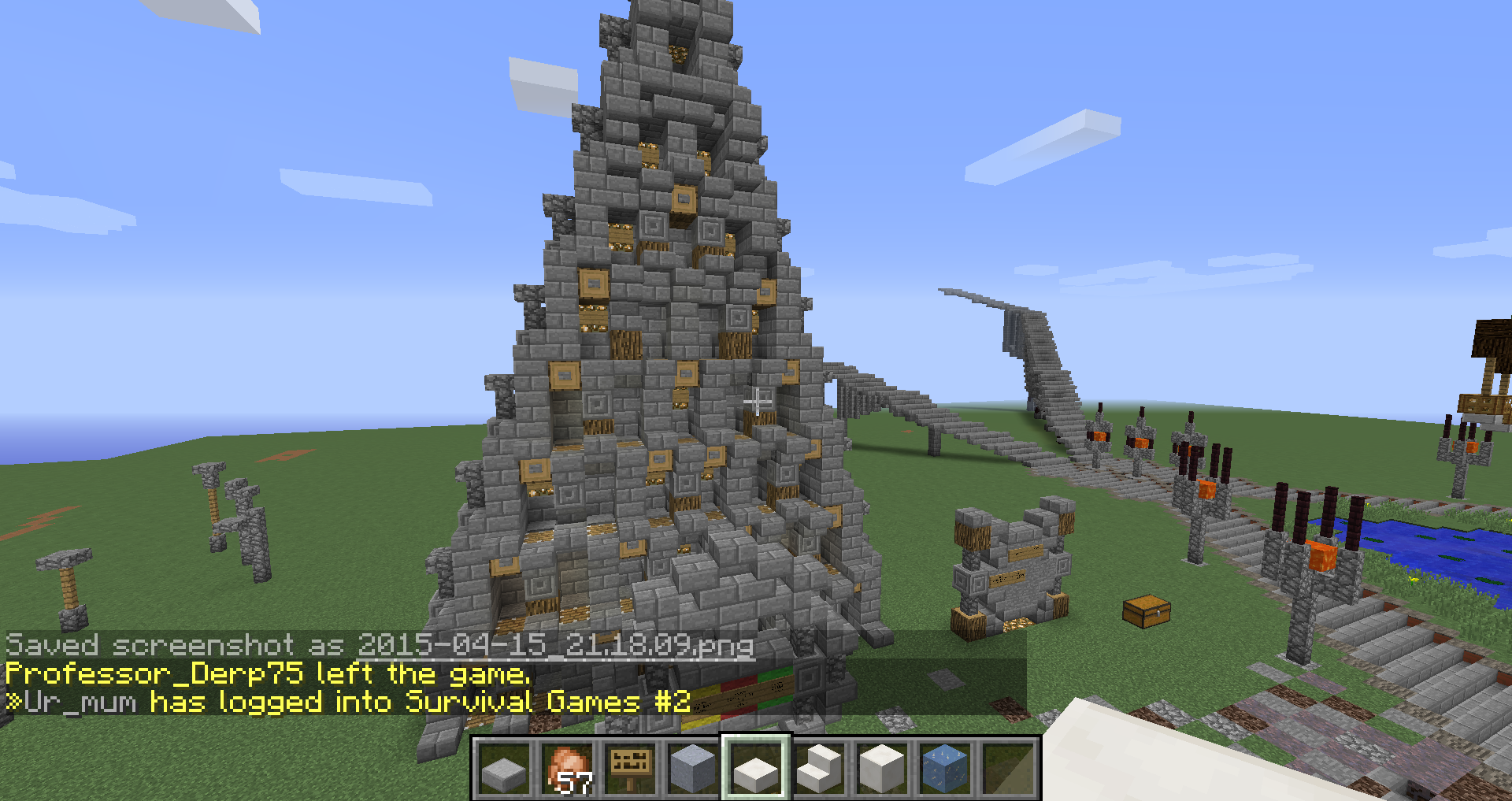The image size is (1512, 801).
Task: Select the blue speckled block slot
Action: point(945,769)
